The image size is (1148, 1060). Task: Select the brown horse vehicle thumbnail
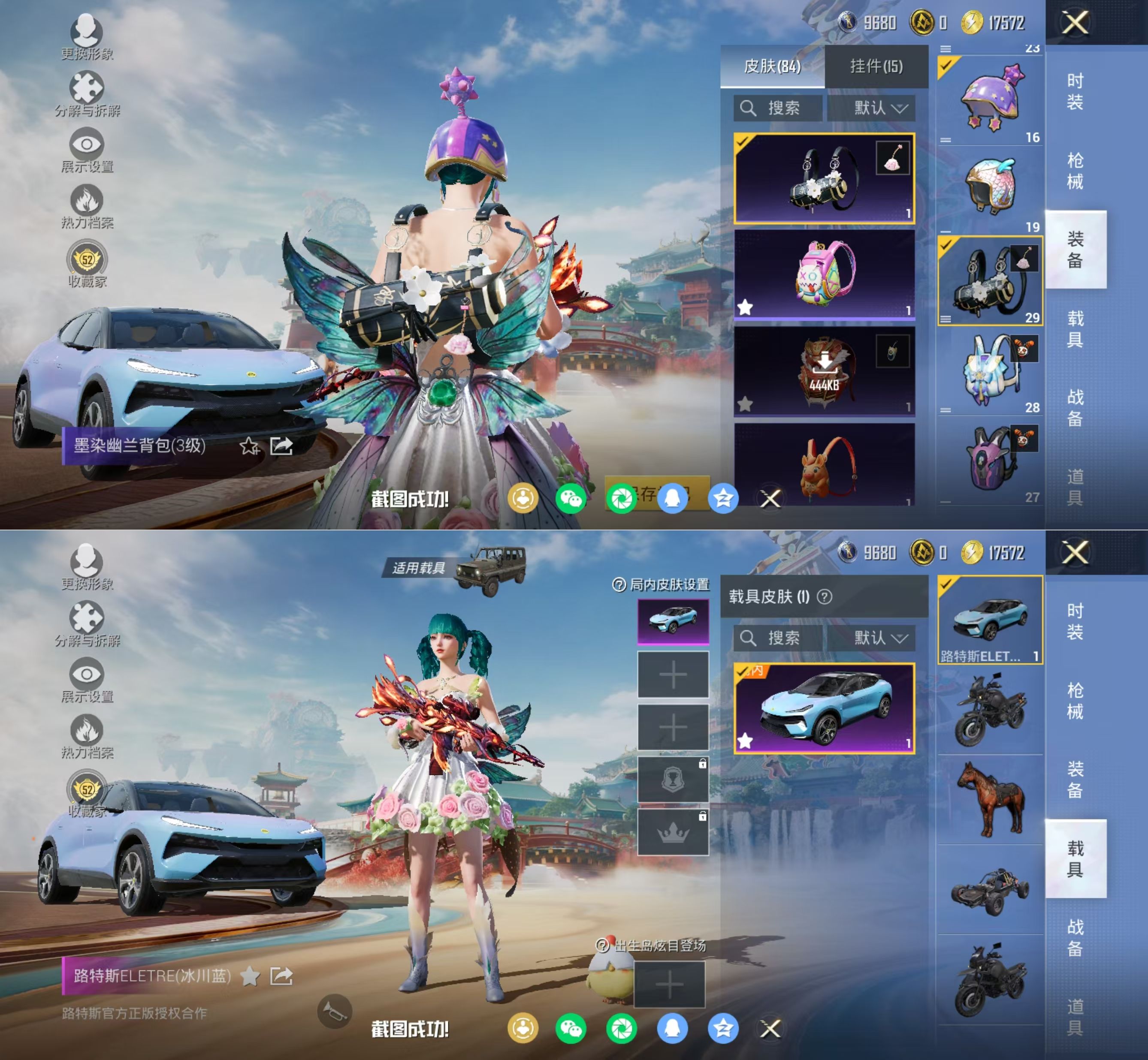(x=990, y=798)
